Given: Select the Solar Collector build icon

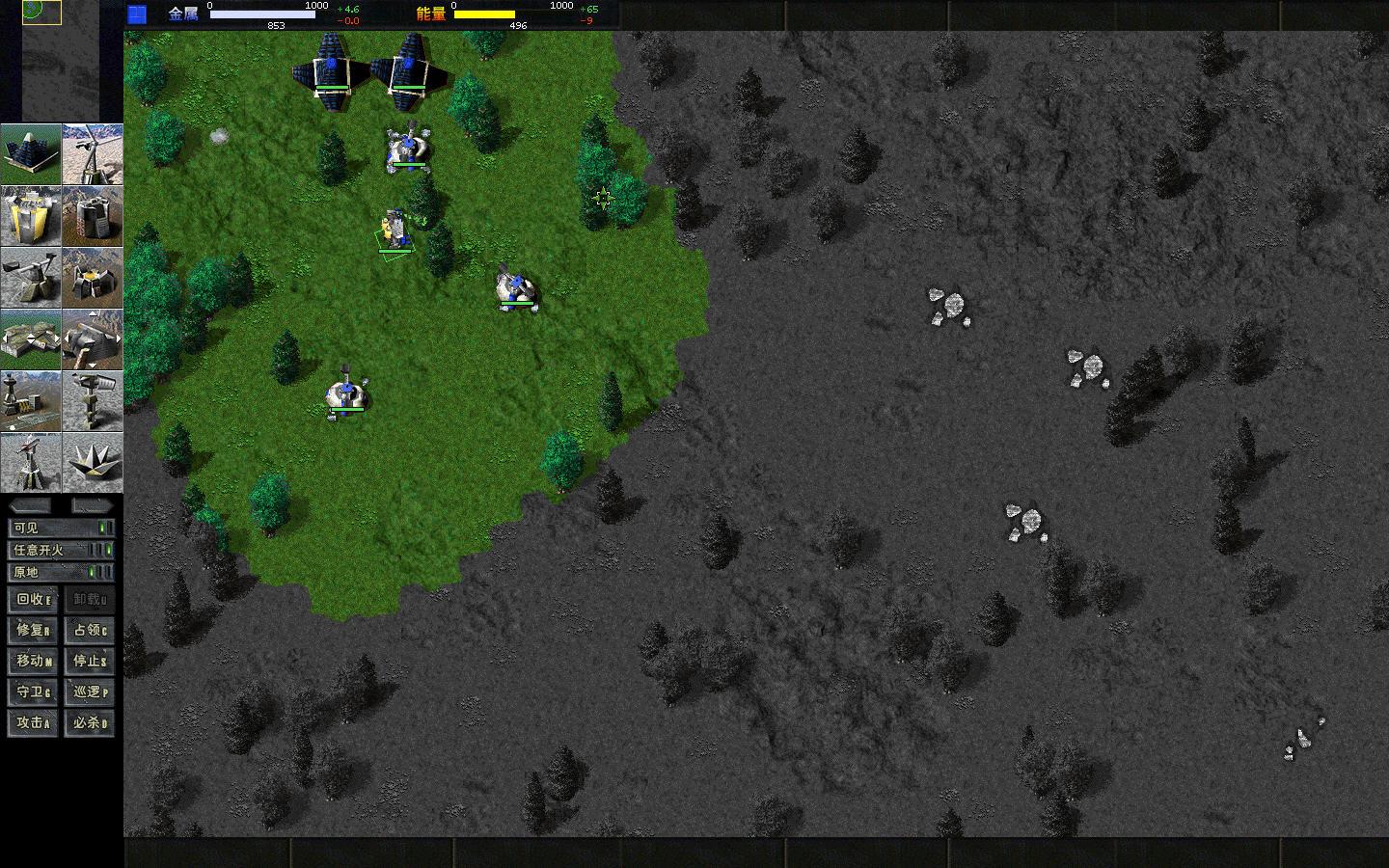Looking at the screenshot, I should point(32,154).
